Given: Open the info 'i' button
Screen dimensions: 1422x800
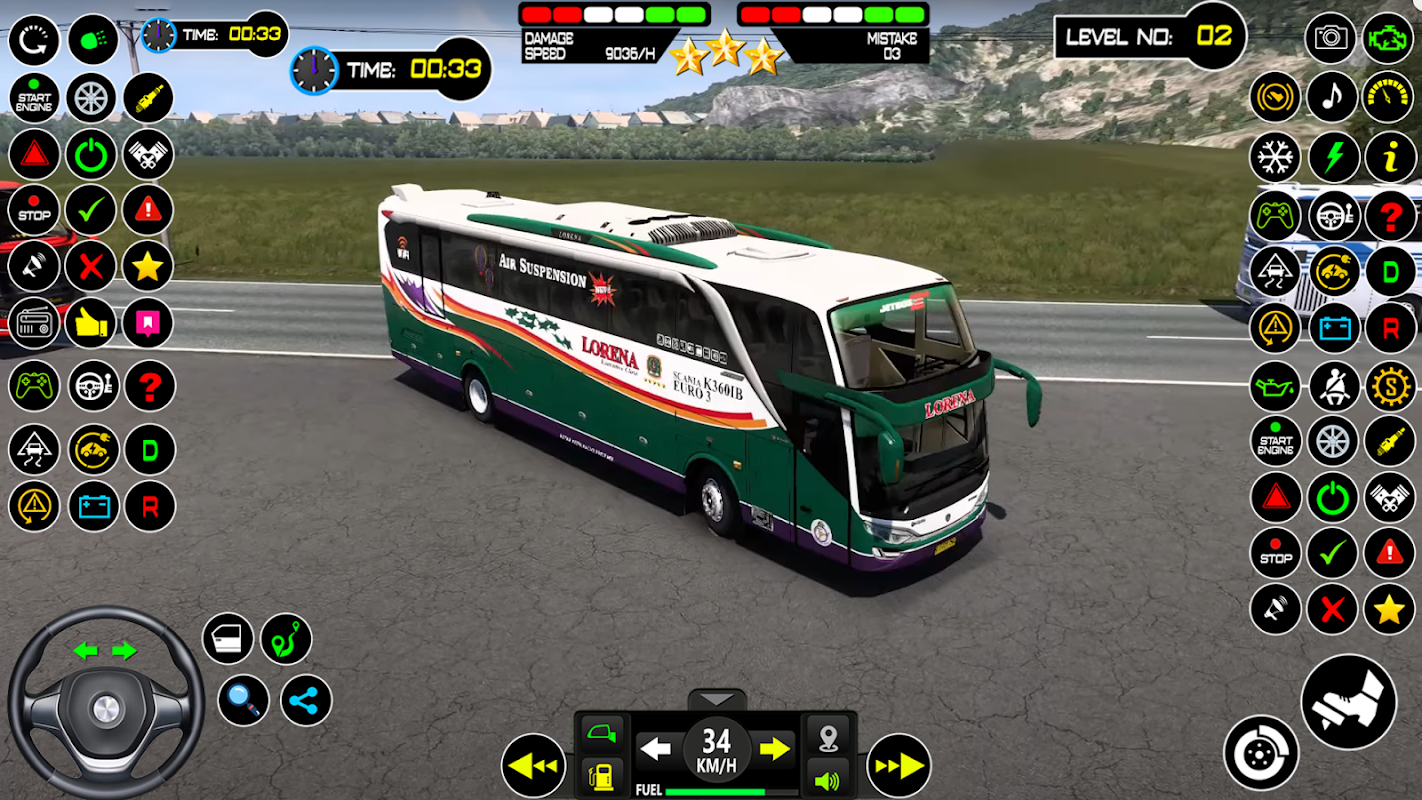Looking at the screenshot, I should [x=1389, y=157].
